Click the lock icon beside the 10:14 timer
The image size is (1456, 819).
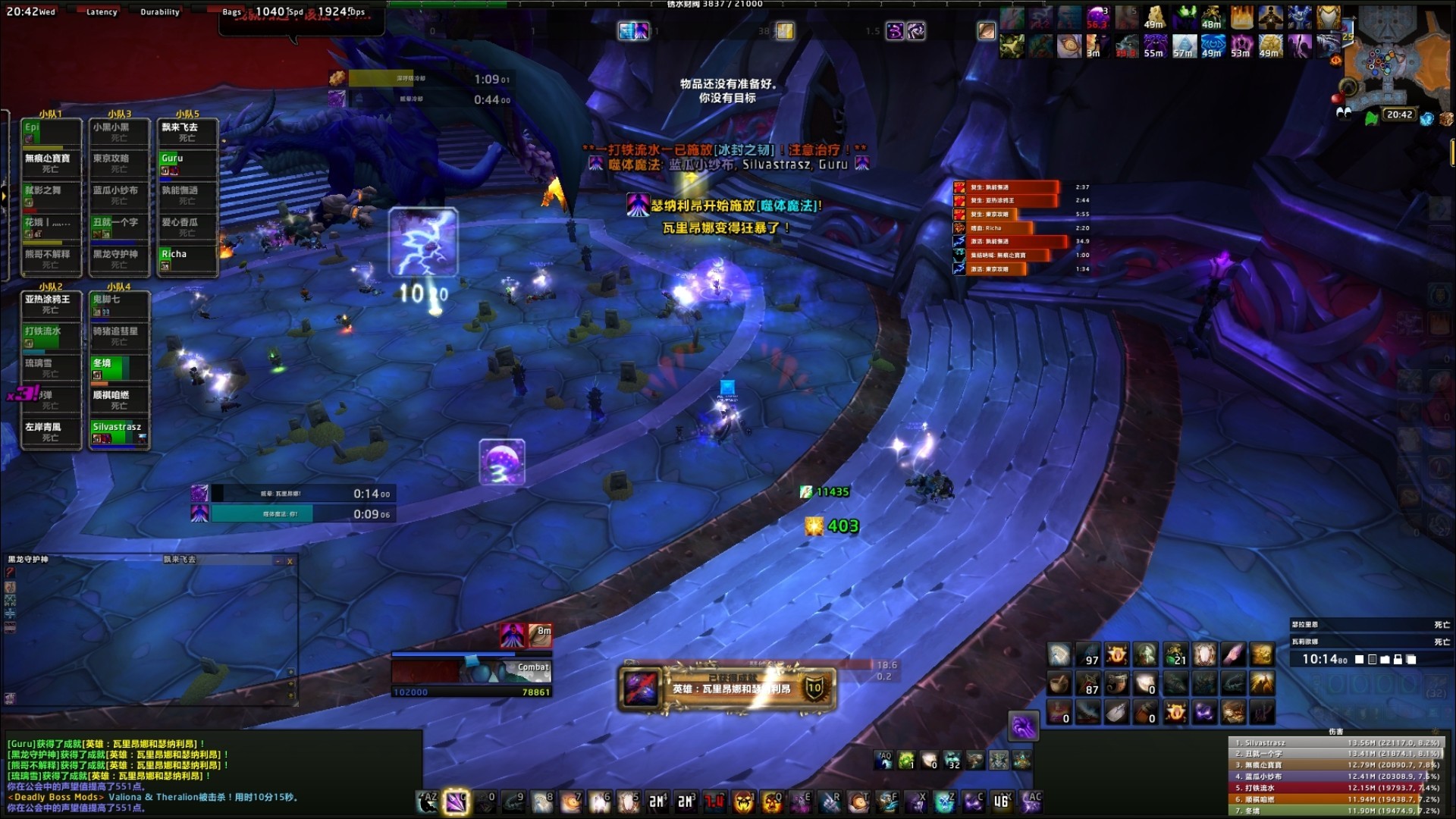coord(1398,659)
